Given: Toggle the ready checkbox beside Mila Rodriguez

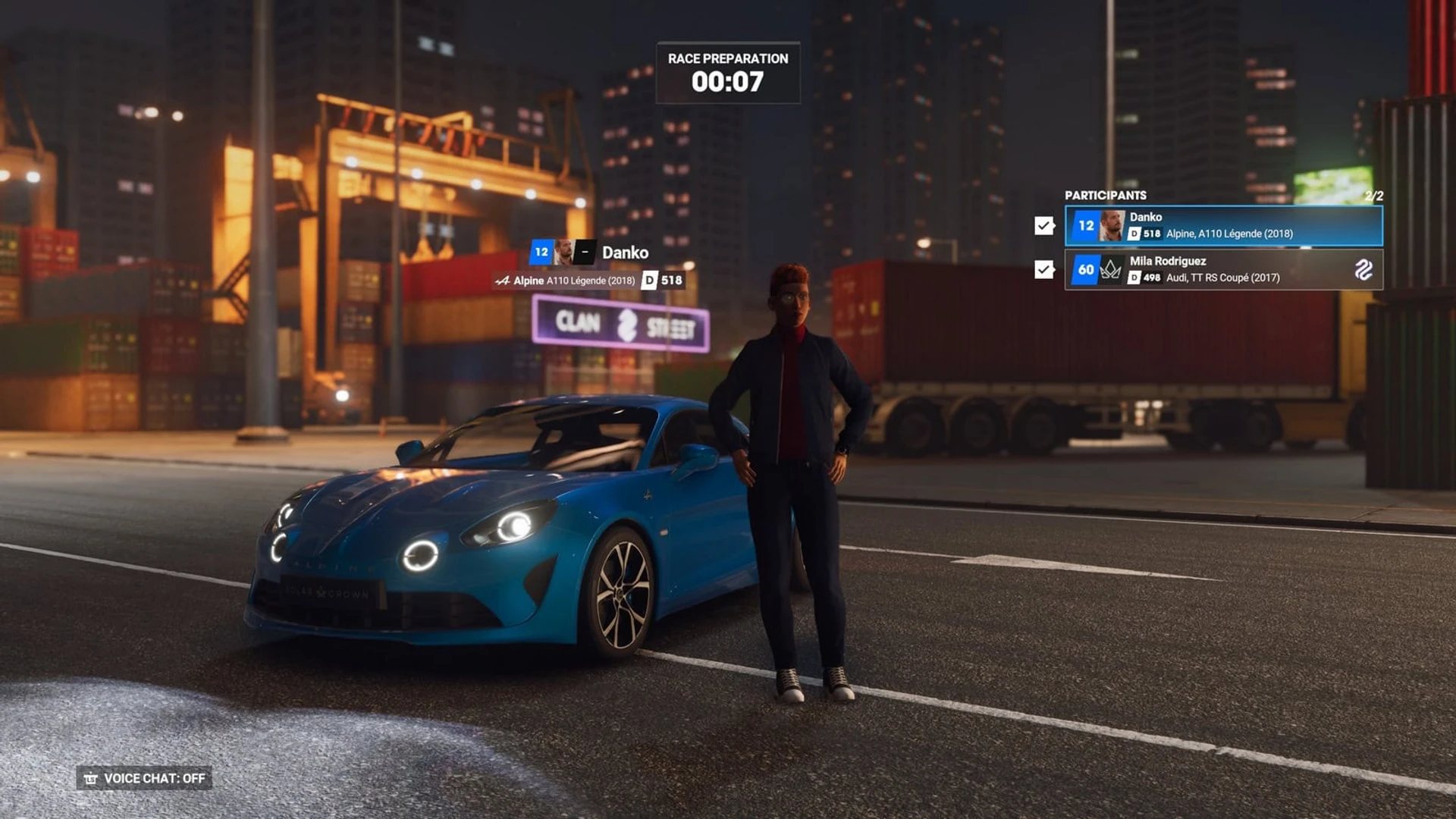Looking at the screenshot, I should 1044,269.
